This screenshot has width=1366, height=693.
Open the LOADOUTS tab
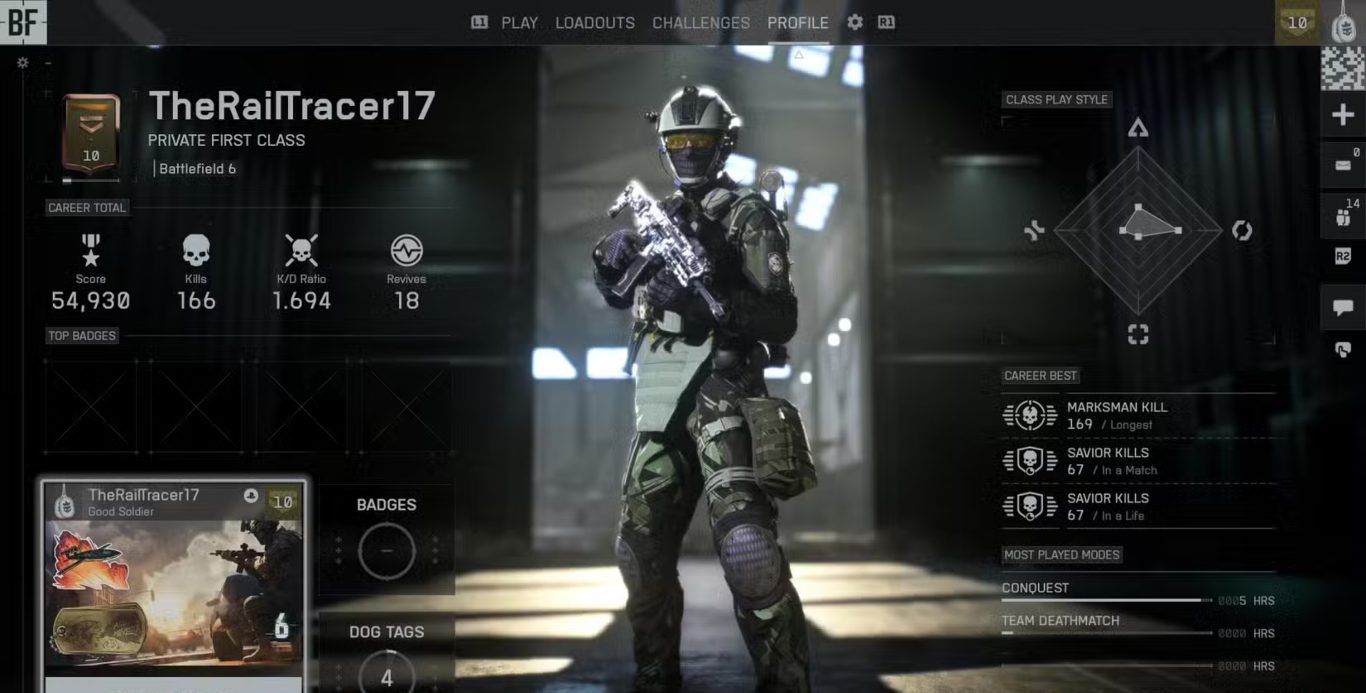tap(595, 22)
